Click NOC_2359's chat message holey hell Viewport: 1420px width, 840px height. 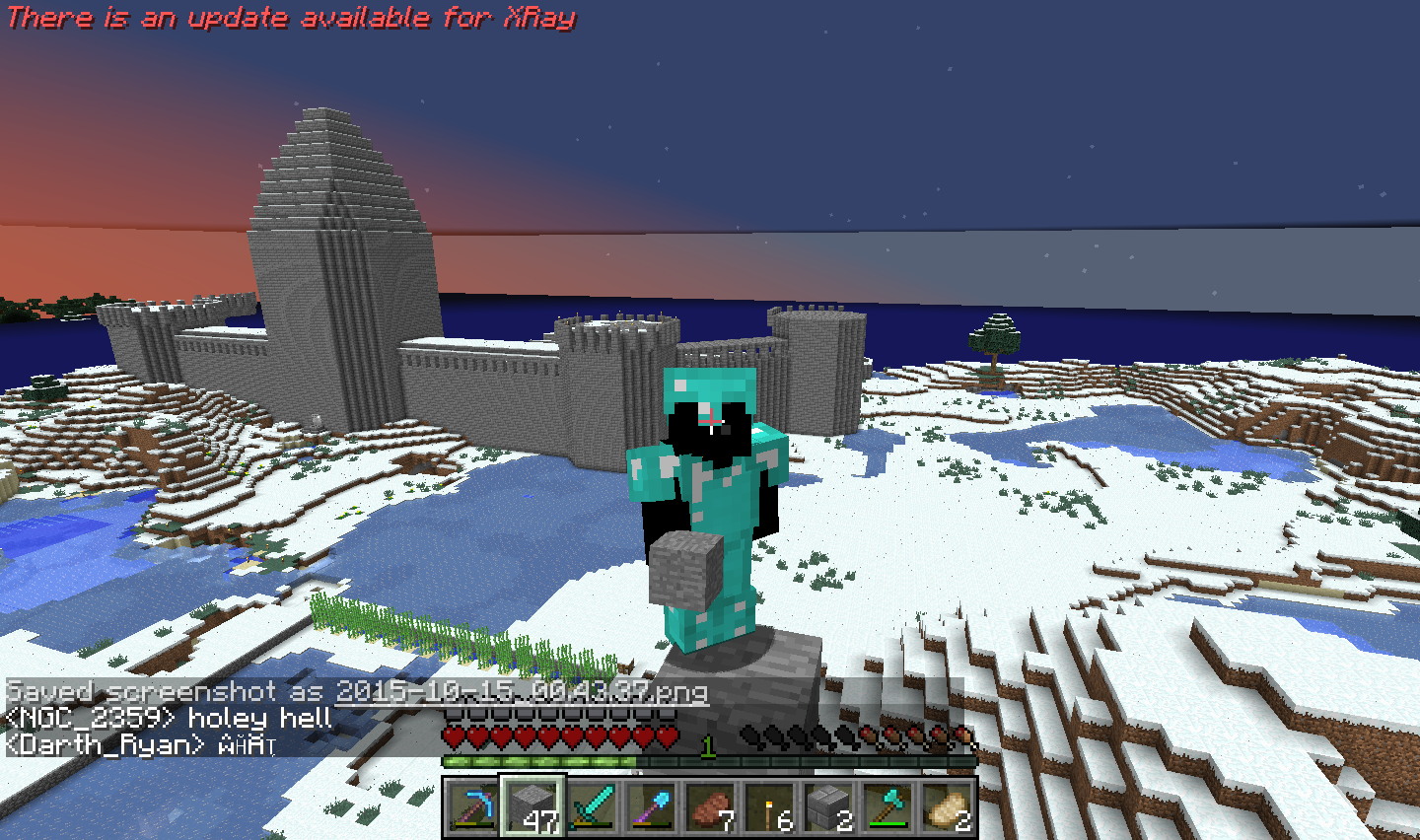click(x=168, y=720)
